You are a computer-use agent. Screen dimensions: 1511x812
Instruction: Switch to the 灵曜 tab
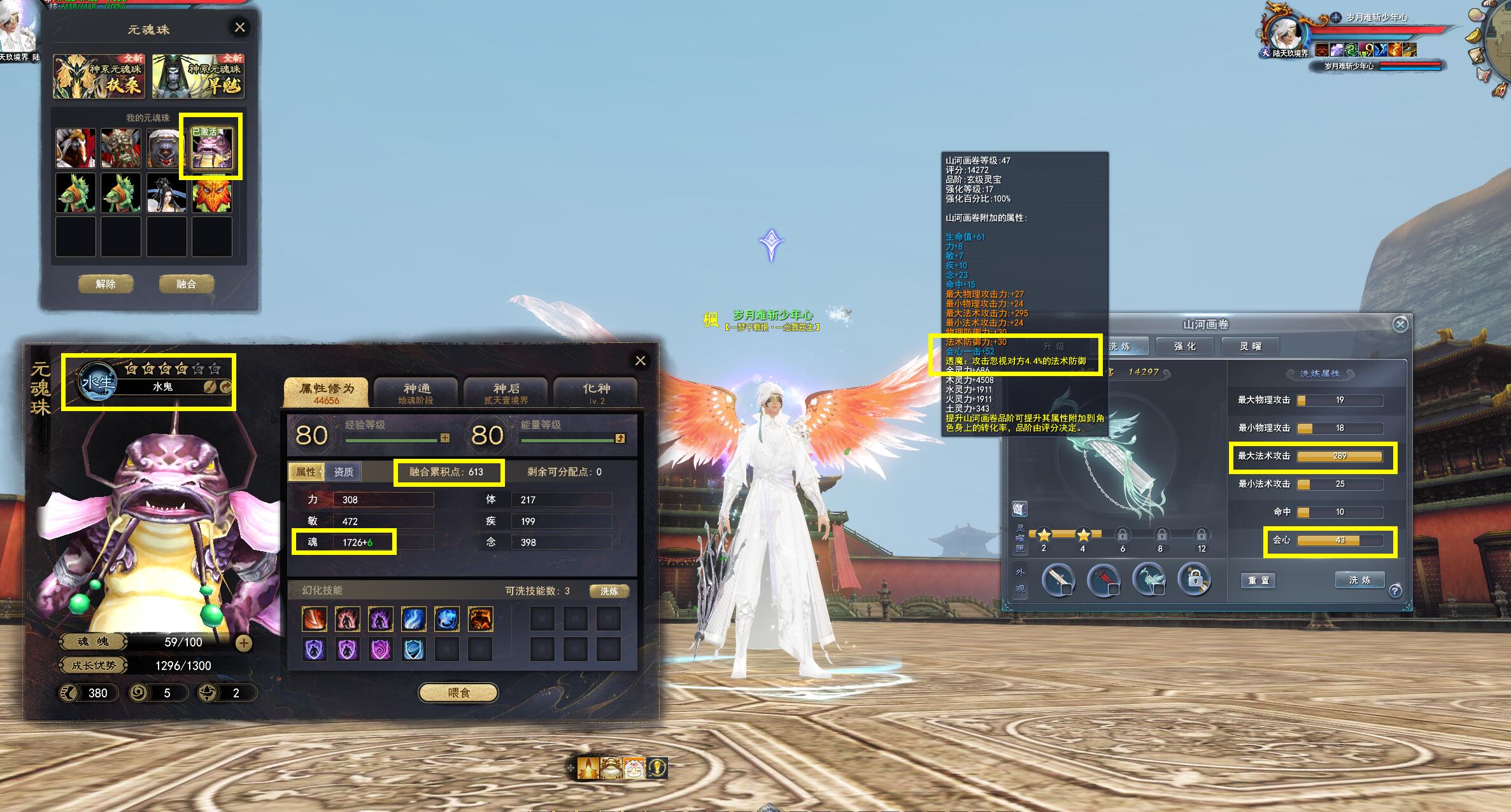(1250, 346)
